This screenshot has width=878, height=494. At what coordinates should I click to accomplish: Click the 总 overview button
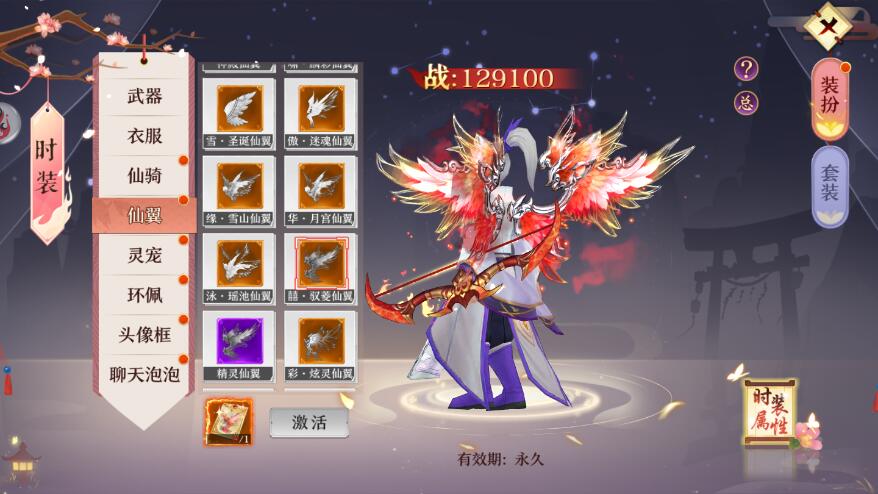[x=746, y=102]
